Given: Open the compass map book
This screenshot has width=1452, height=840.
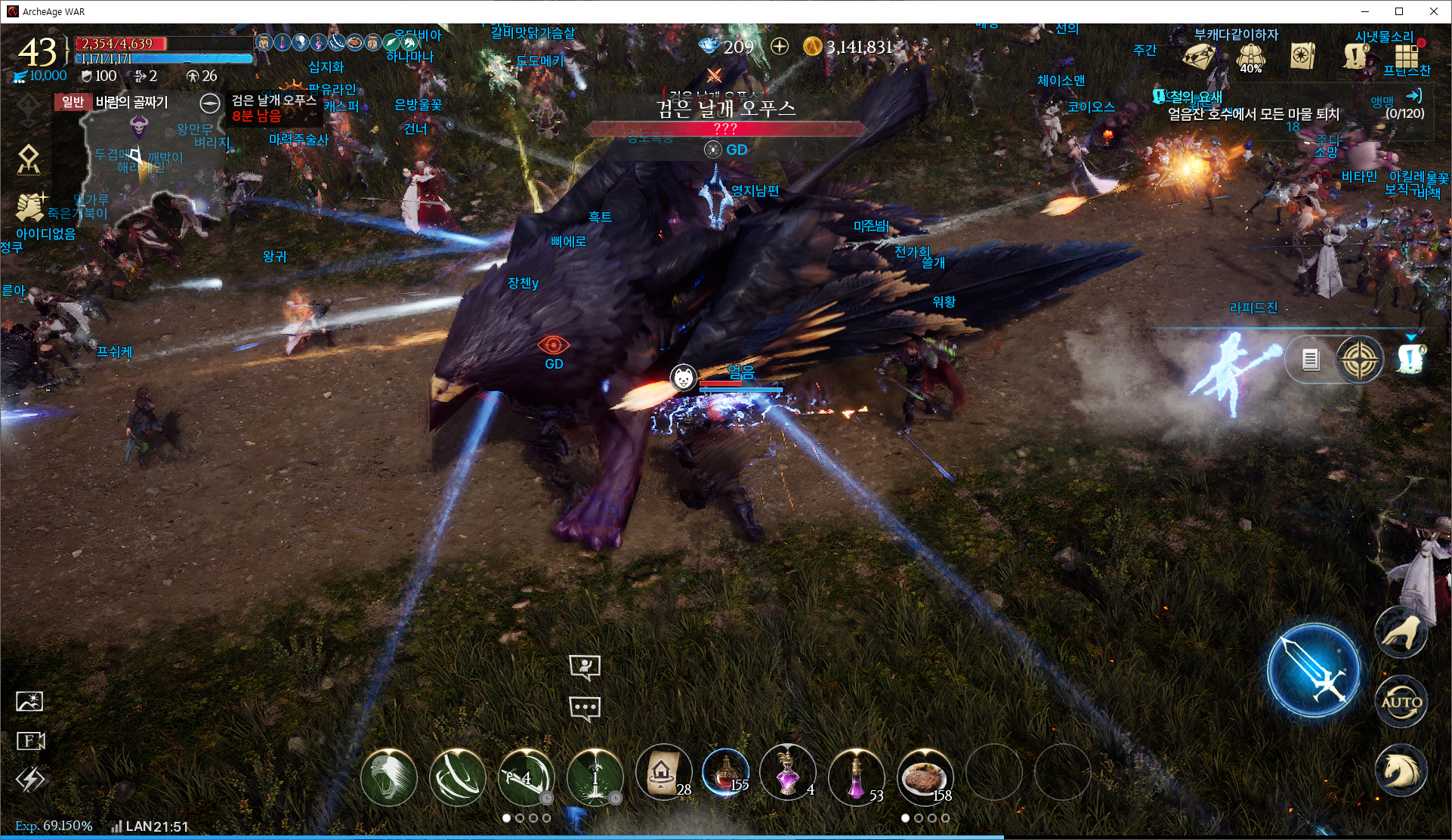Looking at the screenshot, I should coord(1303,56).
